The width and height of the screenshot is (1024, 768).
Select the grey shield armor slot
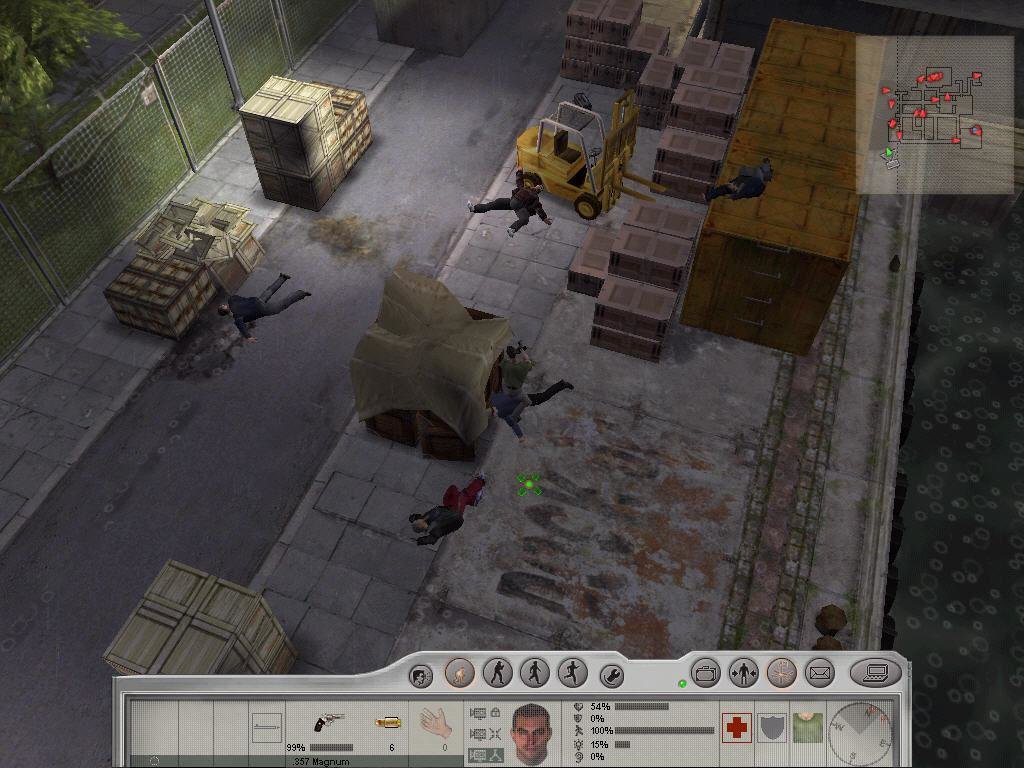771,727
